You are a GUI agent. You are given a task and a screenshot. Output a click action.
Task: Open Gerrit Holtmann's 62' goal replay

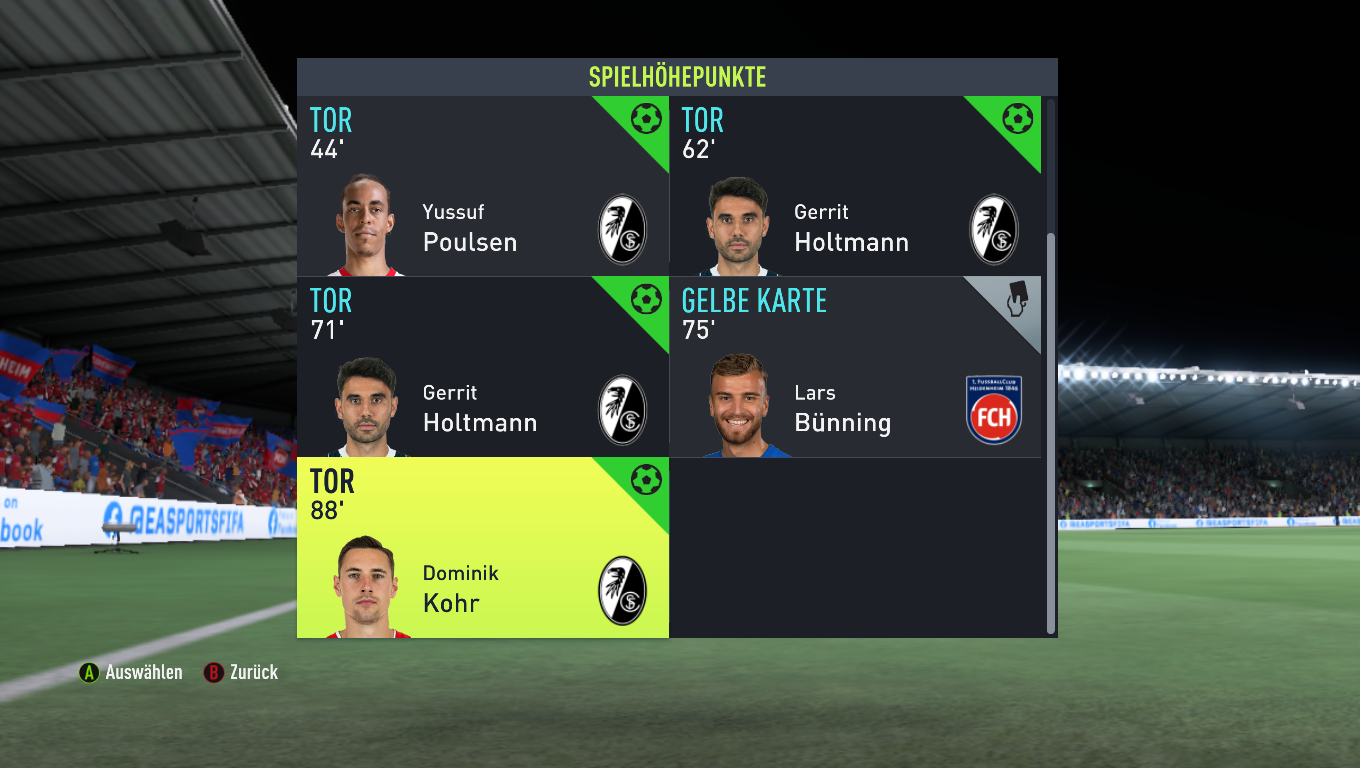pyautogui.click(x=854, y=187)
